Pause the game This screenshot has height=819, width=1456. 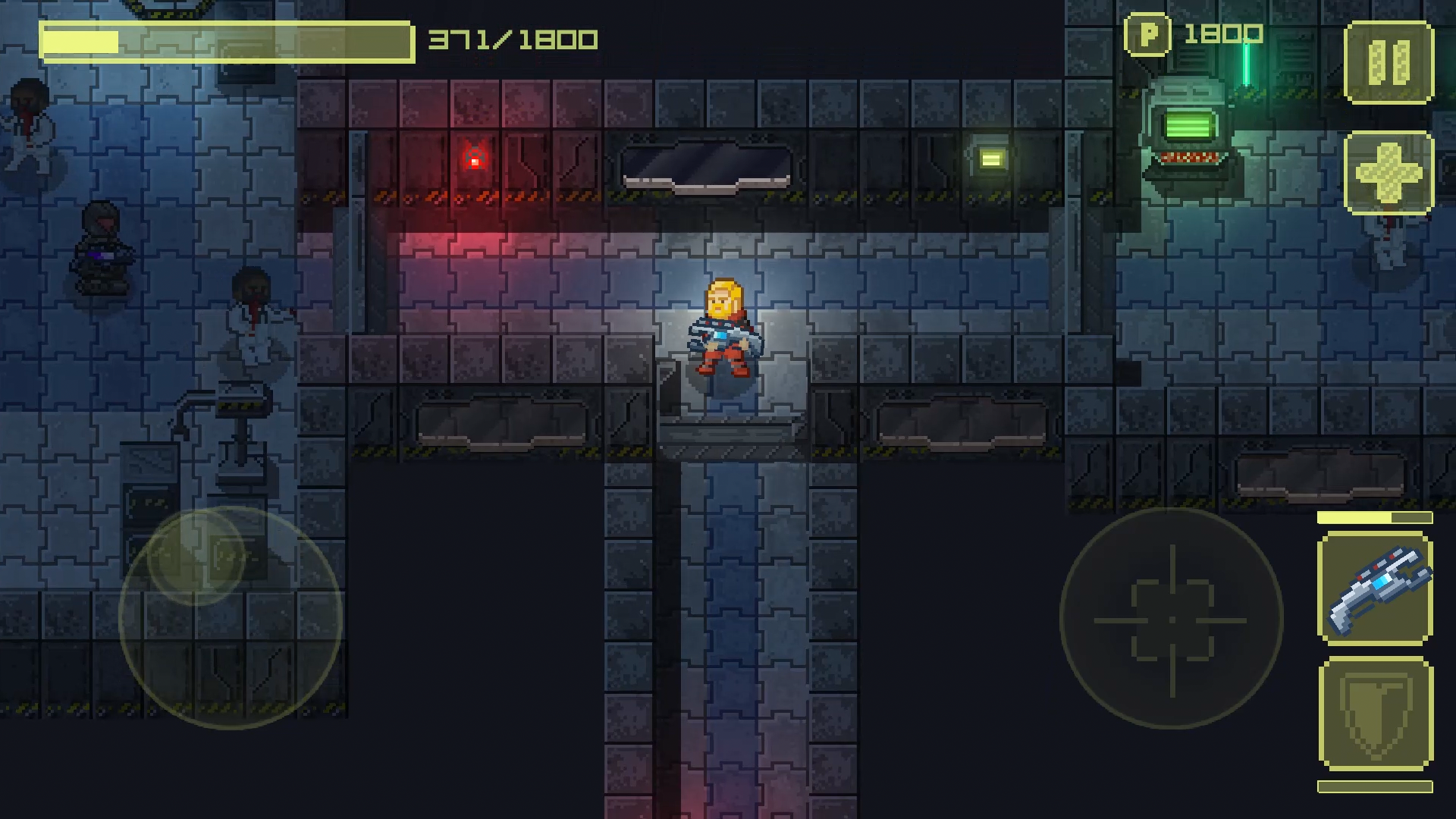click(x=1389, y=62)
